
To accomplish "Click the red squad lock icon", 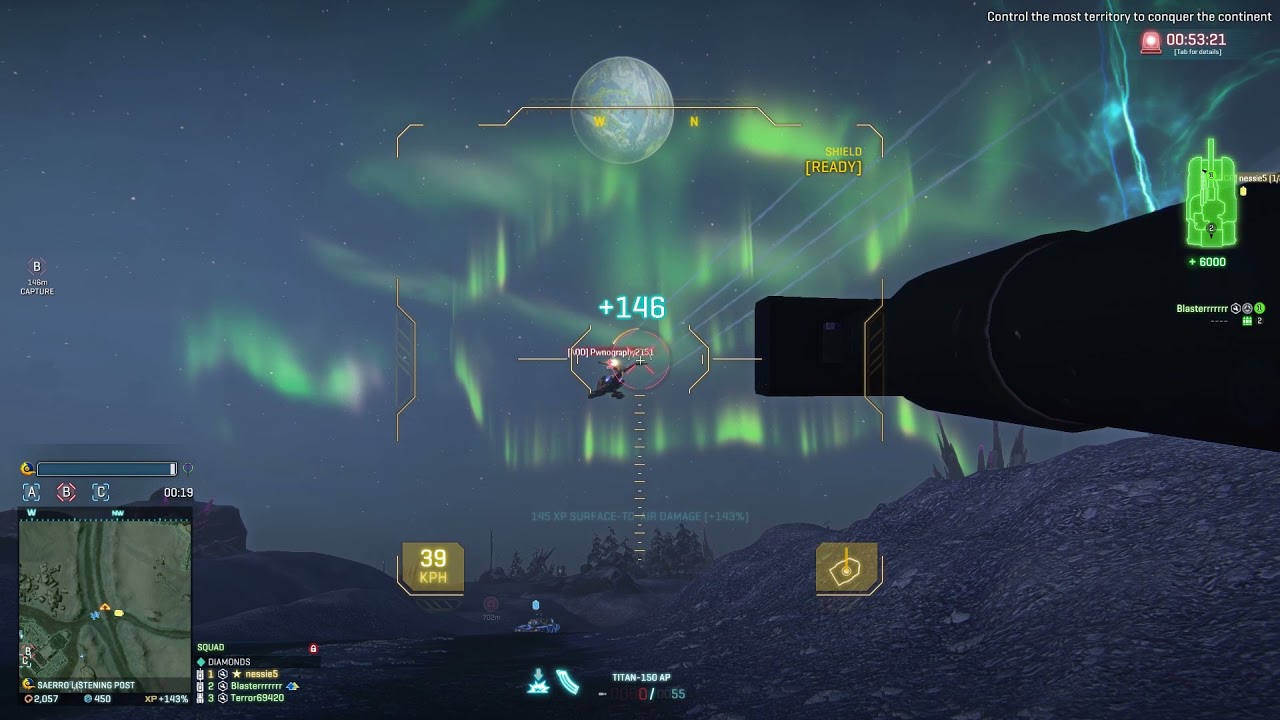I will point(313,649).
